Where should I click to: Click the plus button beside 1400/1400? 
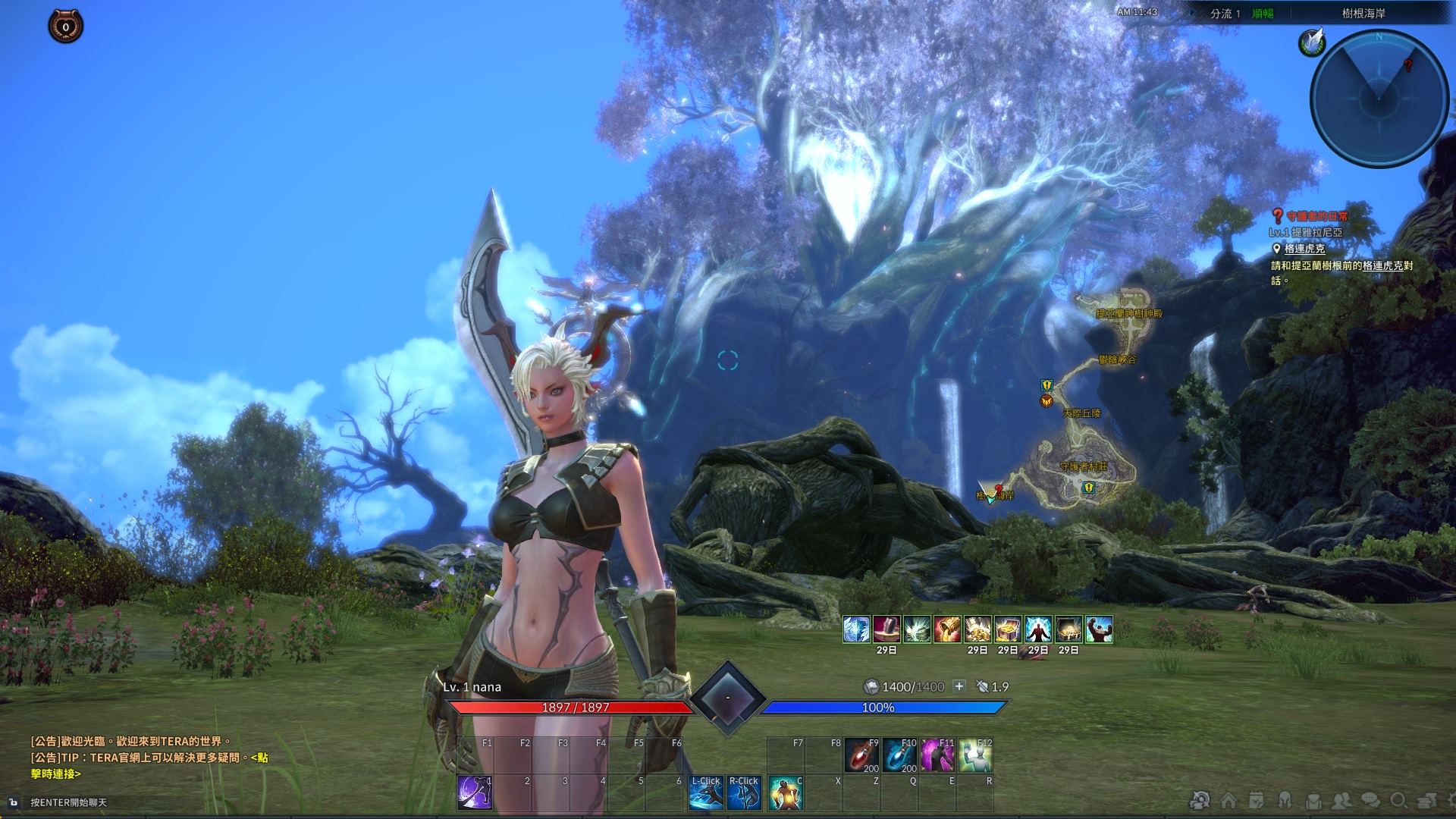click(x=959, y=686)
